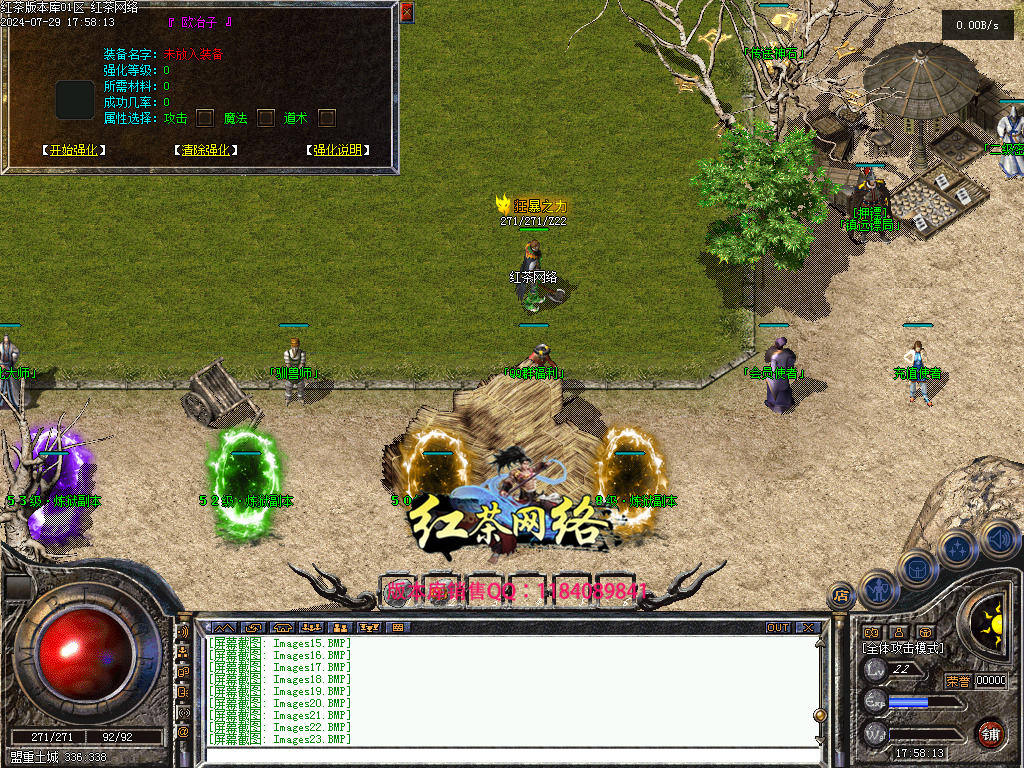This screenshot has height=768, width=1024.
Task: Click the OUT button on chat bar
Action: [x=778, y=628]
